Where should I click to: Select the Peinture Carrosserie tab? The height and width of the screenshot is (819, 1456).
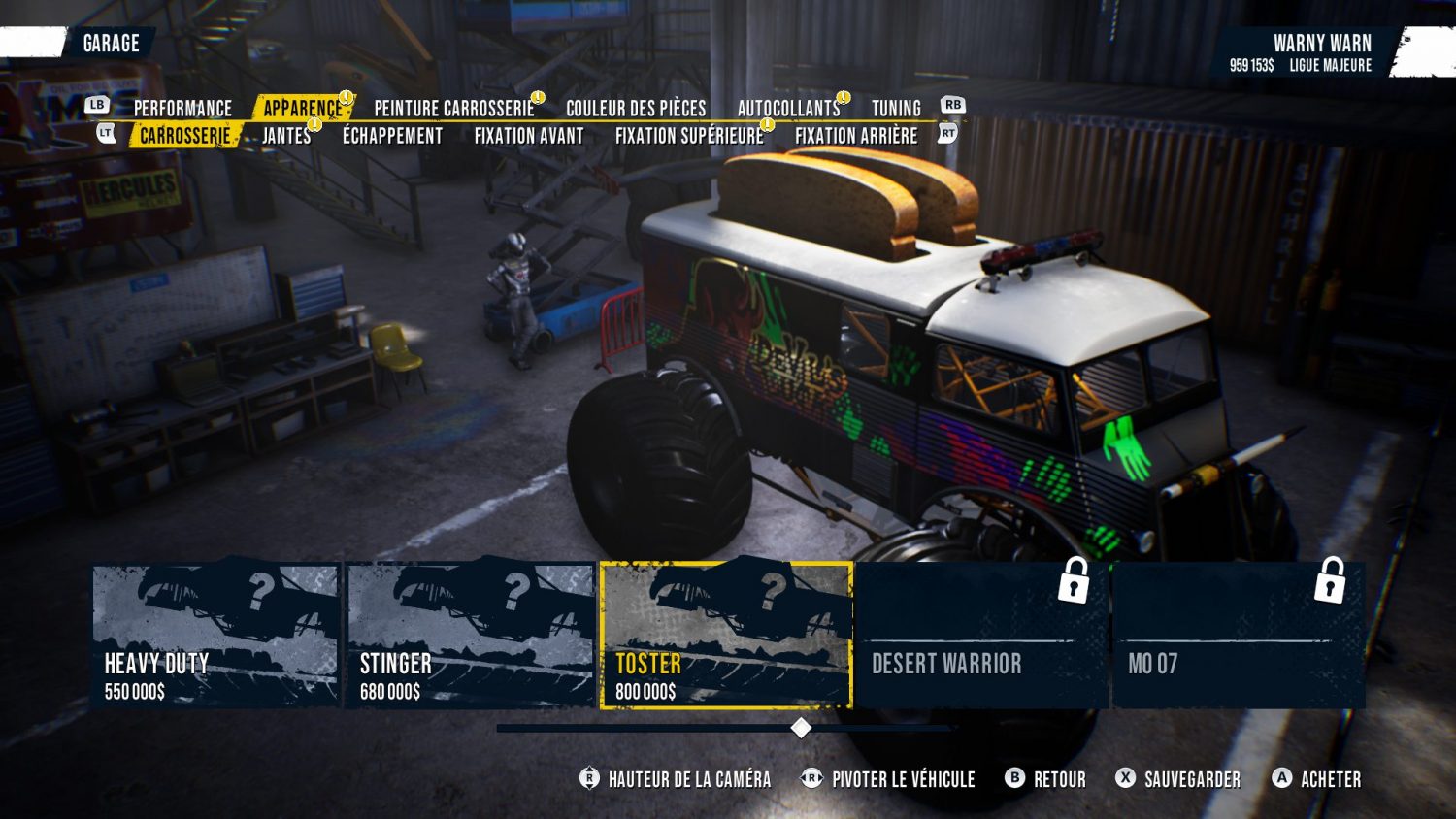[454, 108]
